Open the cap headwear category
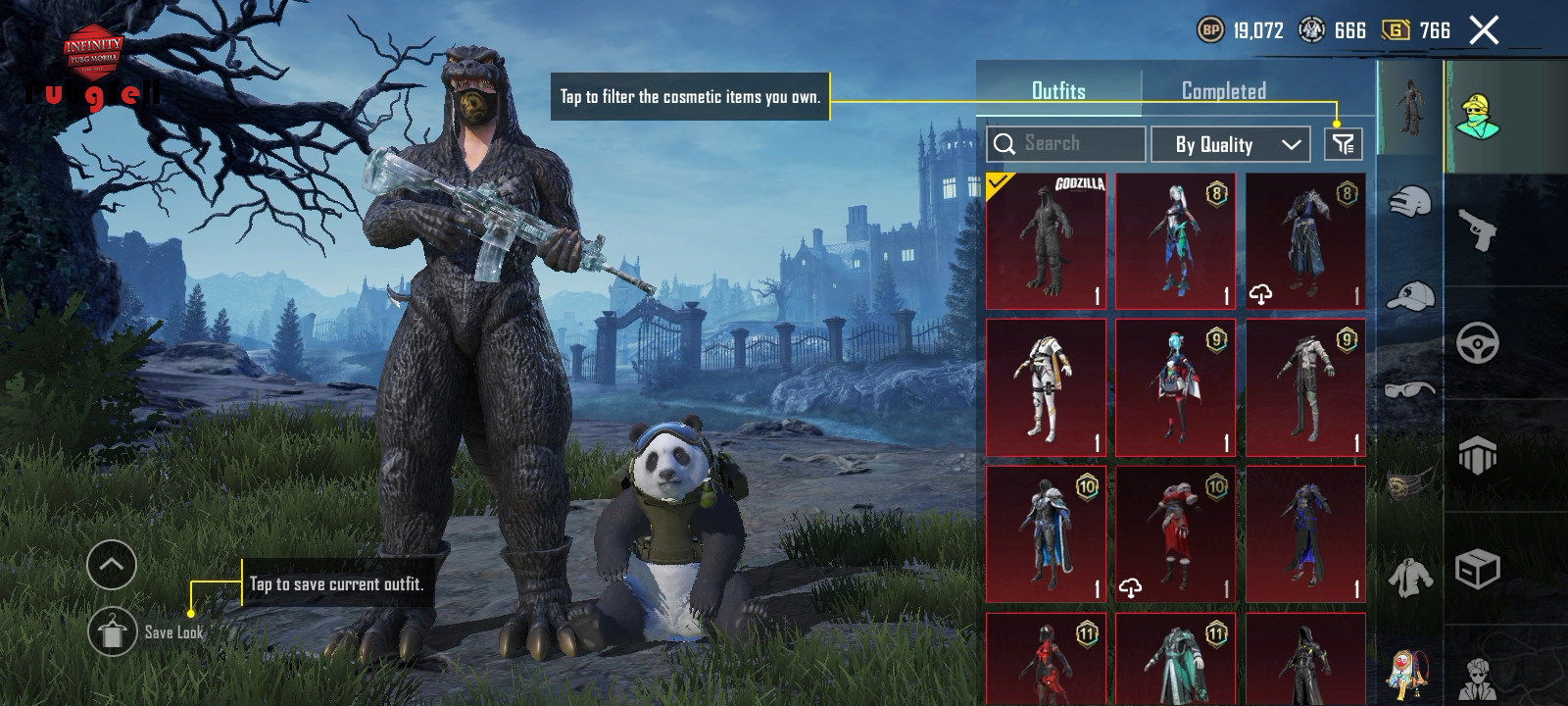Image resolution: width=1568 pixels, height=706 pixels. click(x=1410, y=295)
